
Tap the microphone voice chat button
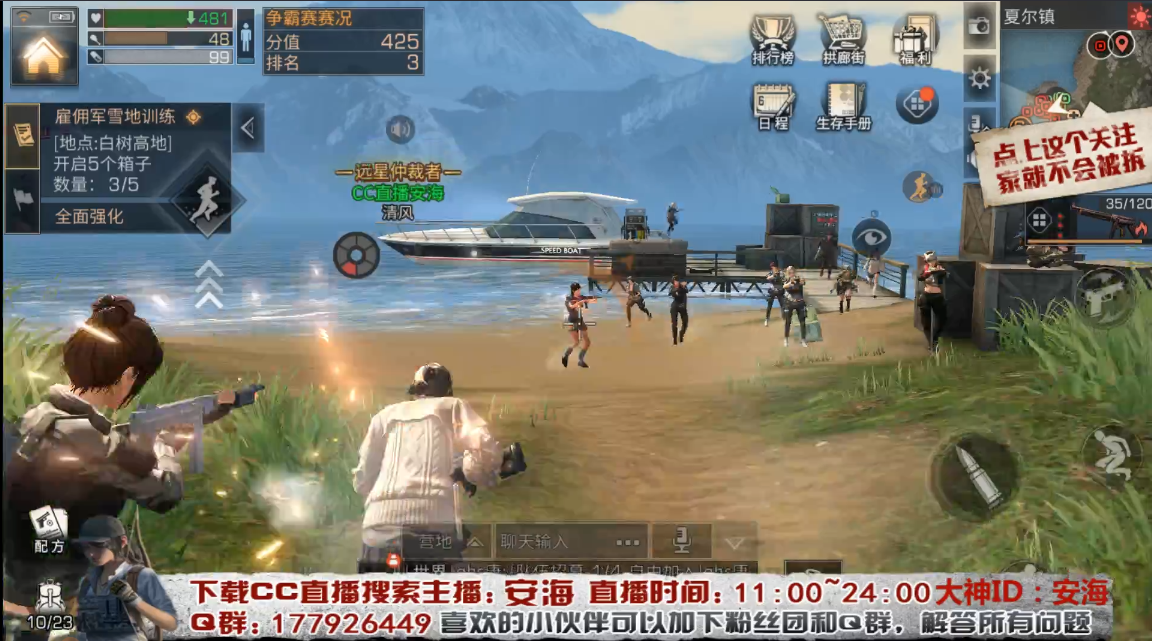(x=682, y=542)
